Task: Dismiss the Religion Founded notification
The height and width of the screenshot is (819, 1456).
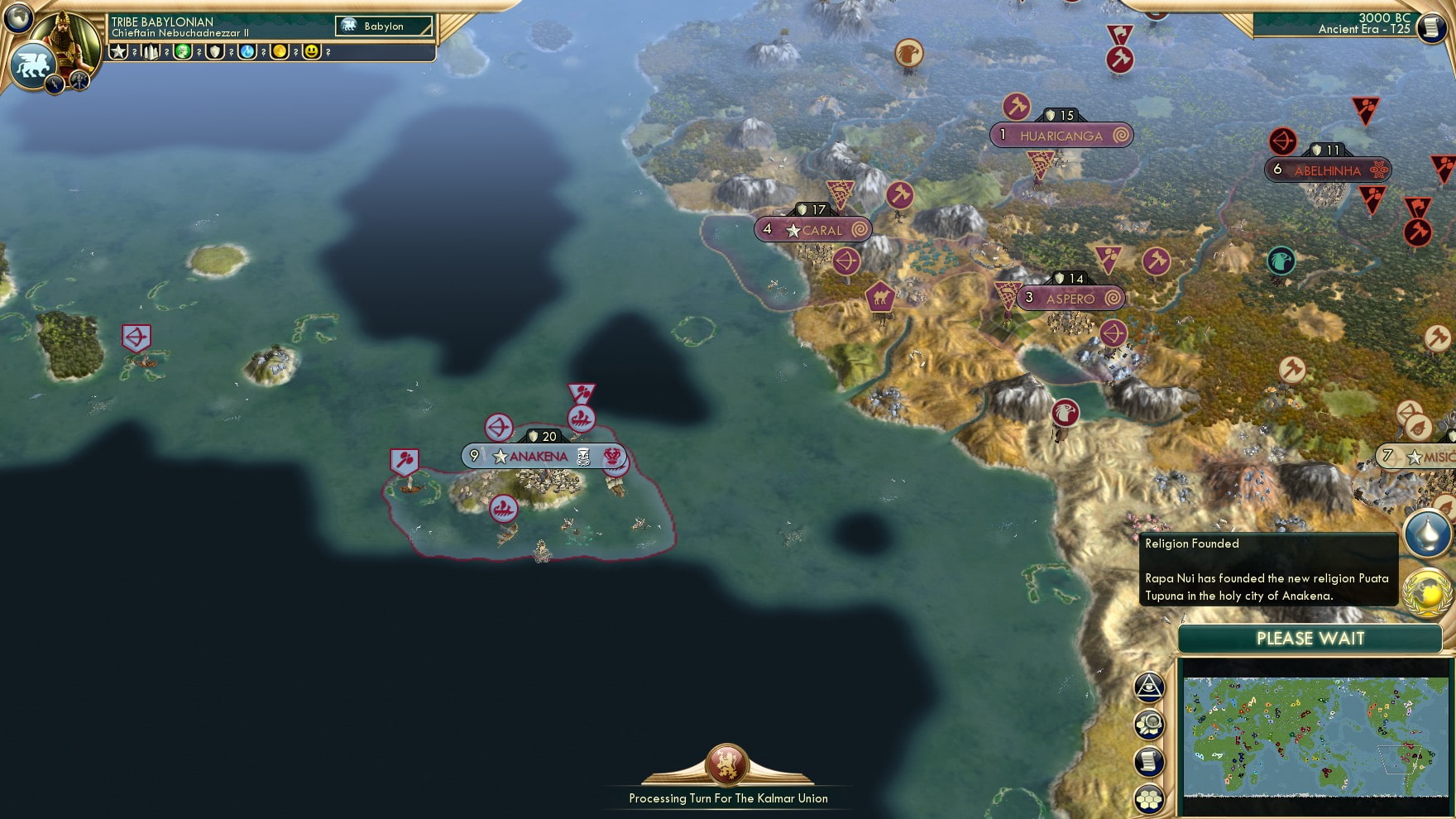Action: click(x=1266, y=569)
